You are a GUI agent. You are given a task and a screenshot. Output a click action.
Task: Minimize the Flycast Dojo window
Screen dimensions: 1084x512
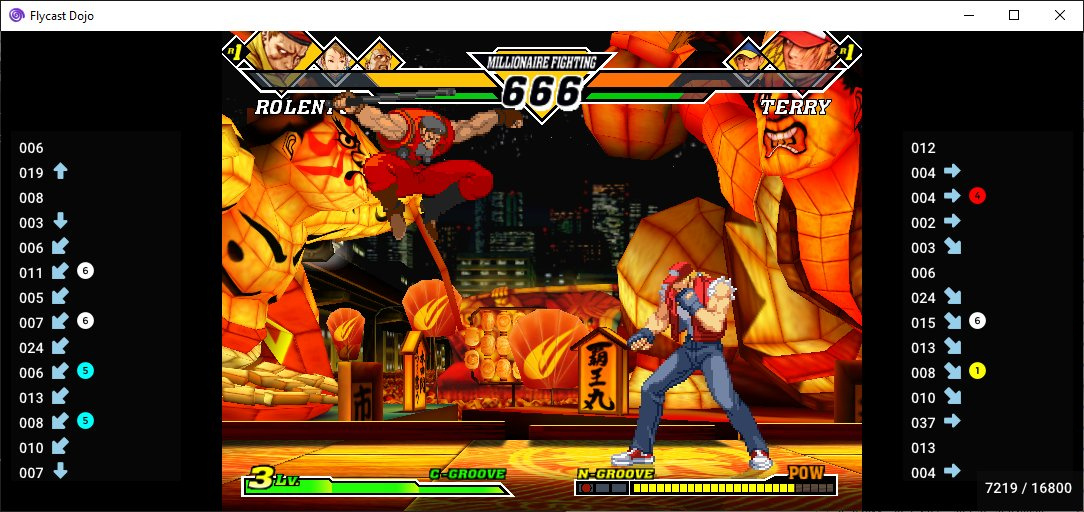click(968, 15)
